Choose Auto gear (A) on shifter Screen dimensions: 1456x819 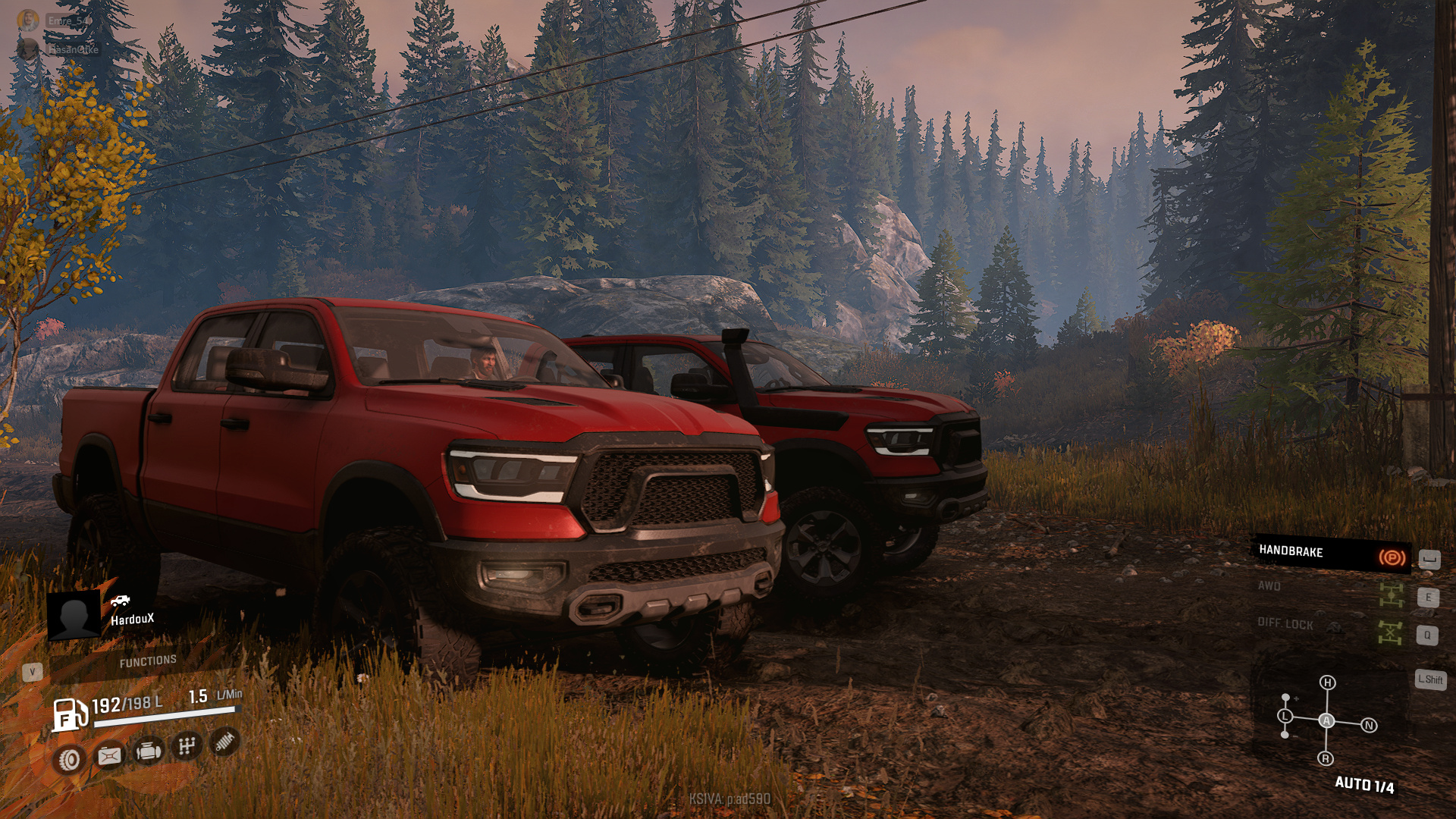1326,720
